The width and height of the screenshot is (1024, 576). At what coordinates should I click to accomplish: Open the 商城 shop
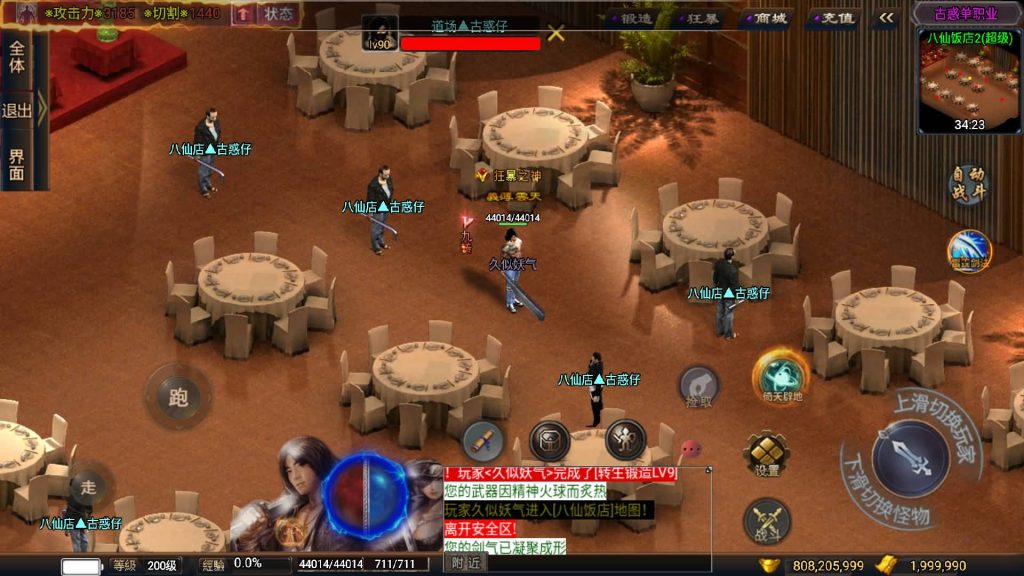[769, 18]
